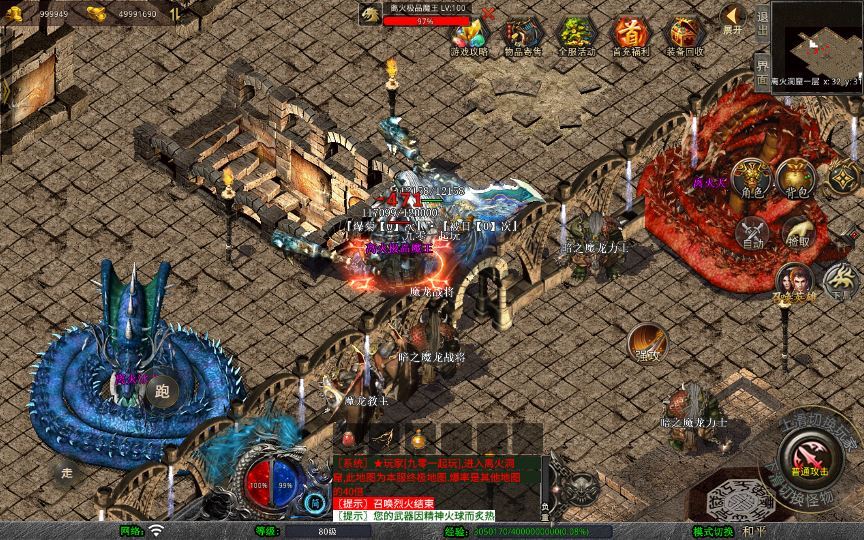Activate the 强攻 strong attack skill

click(x=647, y=343)
